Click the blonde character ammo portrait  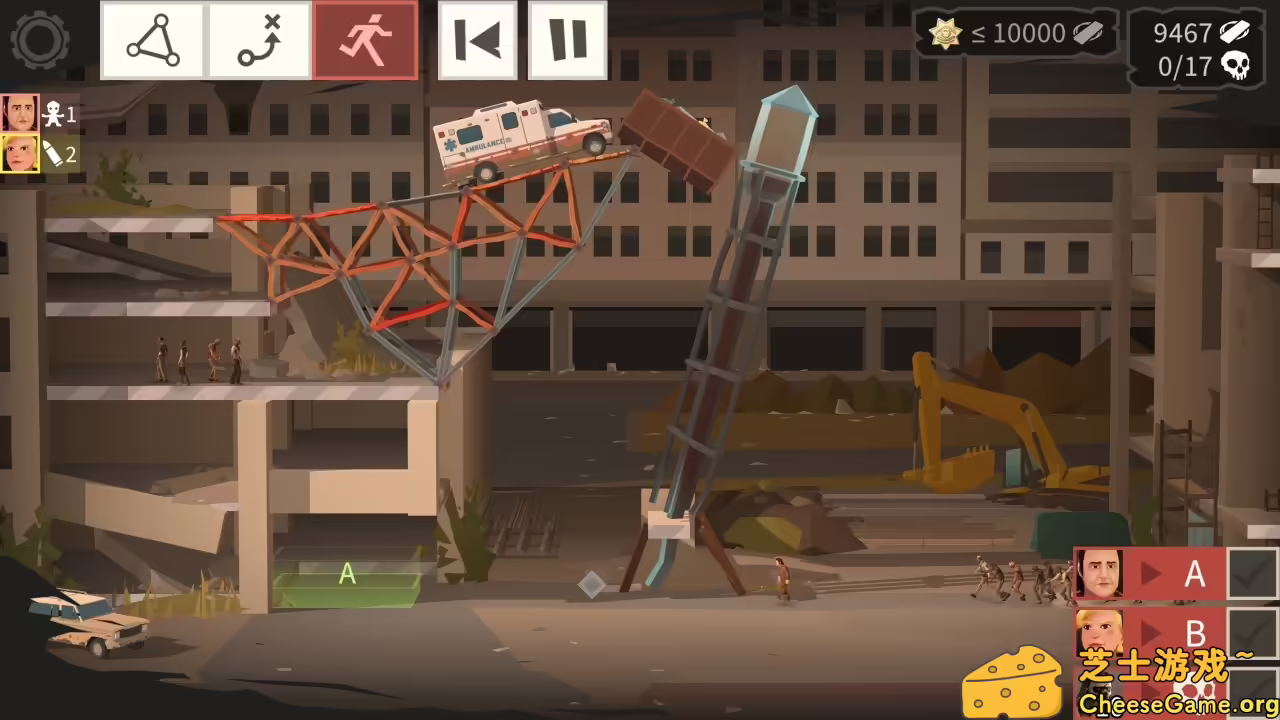pos(20,155)
